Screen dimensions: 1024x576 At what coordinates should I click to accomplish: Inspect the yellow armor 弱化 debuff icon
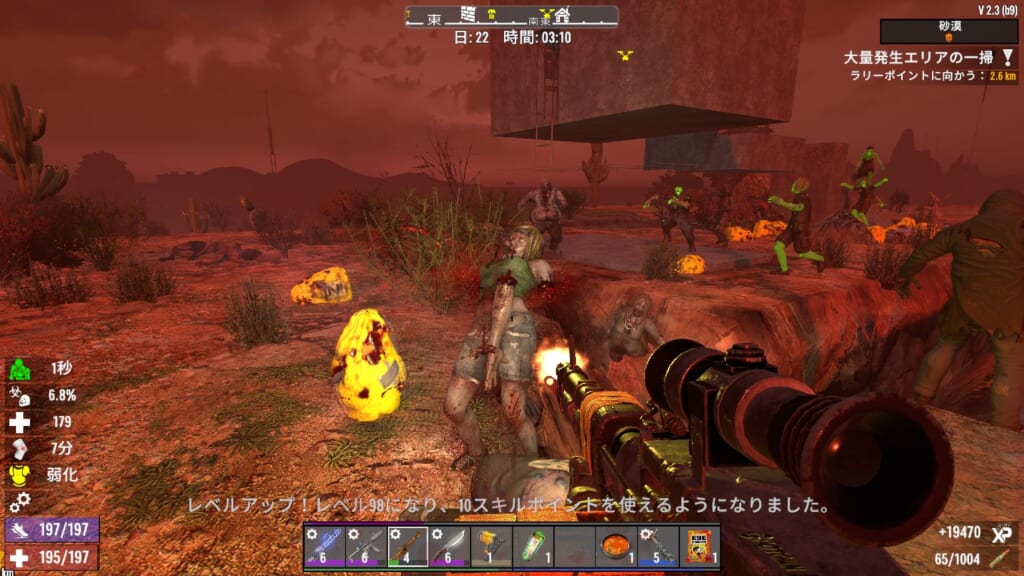point(17,475)
